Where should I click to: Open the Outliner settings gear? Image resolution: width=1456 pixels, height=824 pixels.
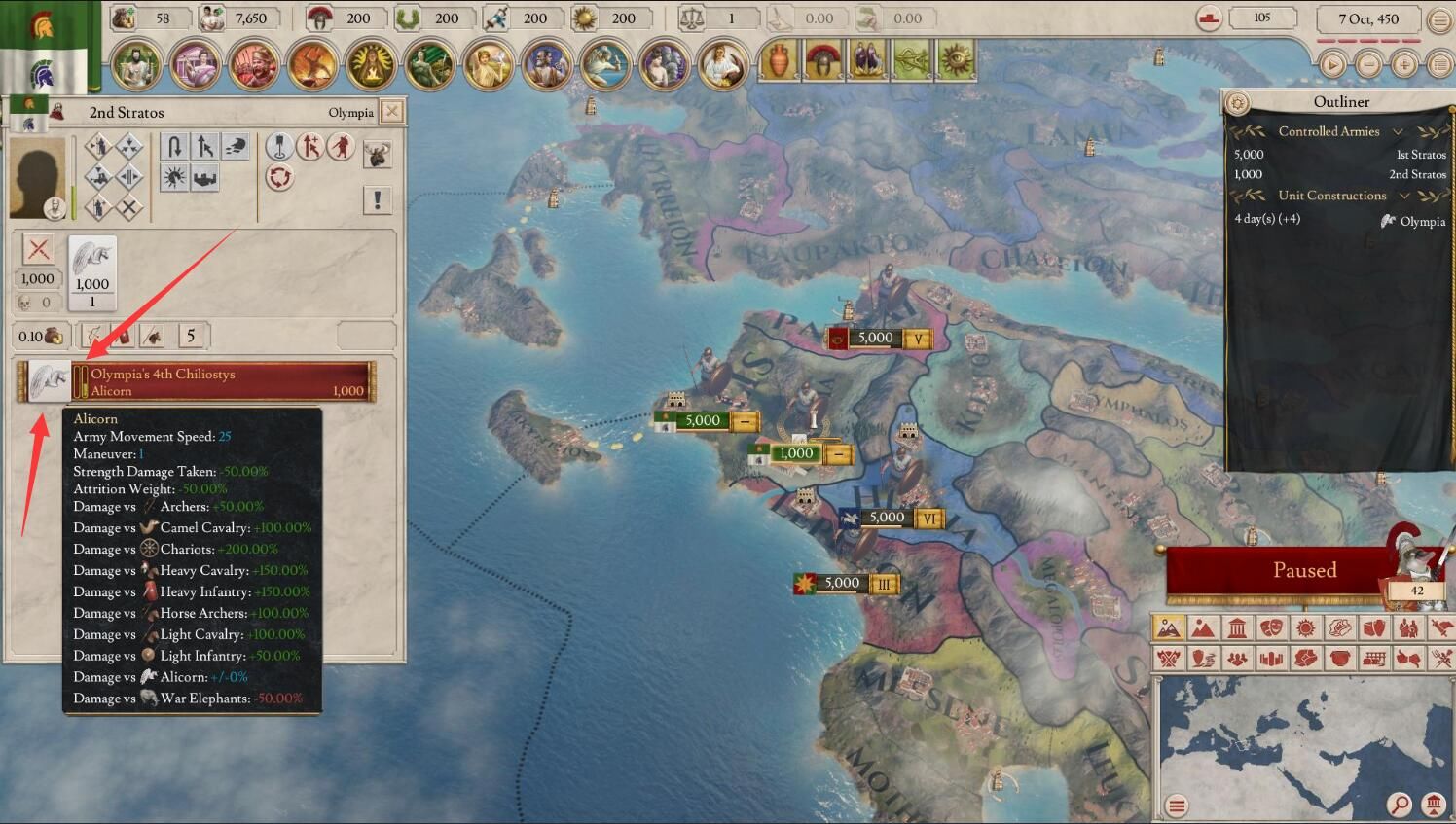tap(1238, 102)
